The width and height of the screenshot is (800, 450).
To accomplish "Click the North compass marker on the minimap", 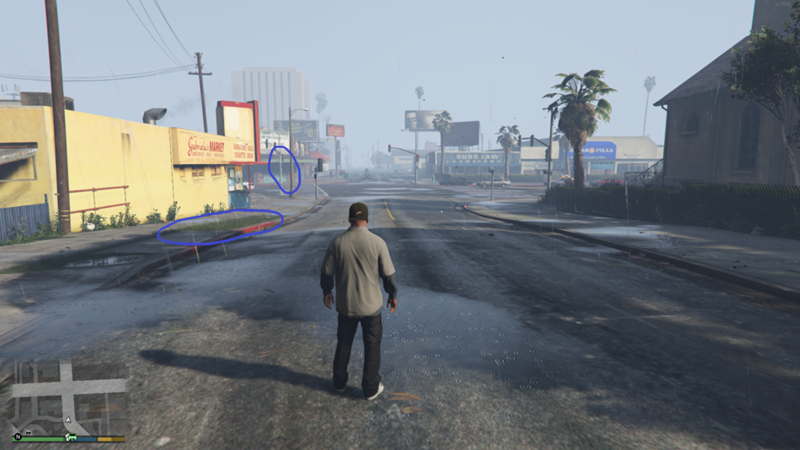I will [17, 436].
